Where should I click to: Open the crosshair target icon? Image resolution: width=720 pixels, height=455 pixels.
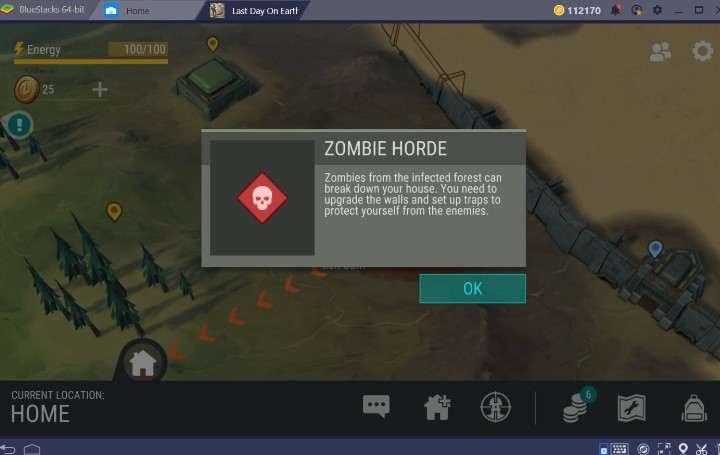(495, 406)
